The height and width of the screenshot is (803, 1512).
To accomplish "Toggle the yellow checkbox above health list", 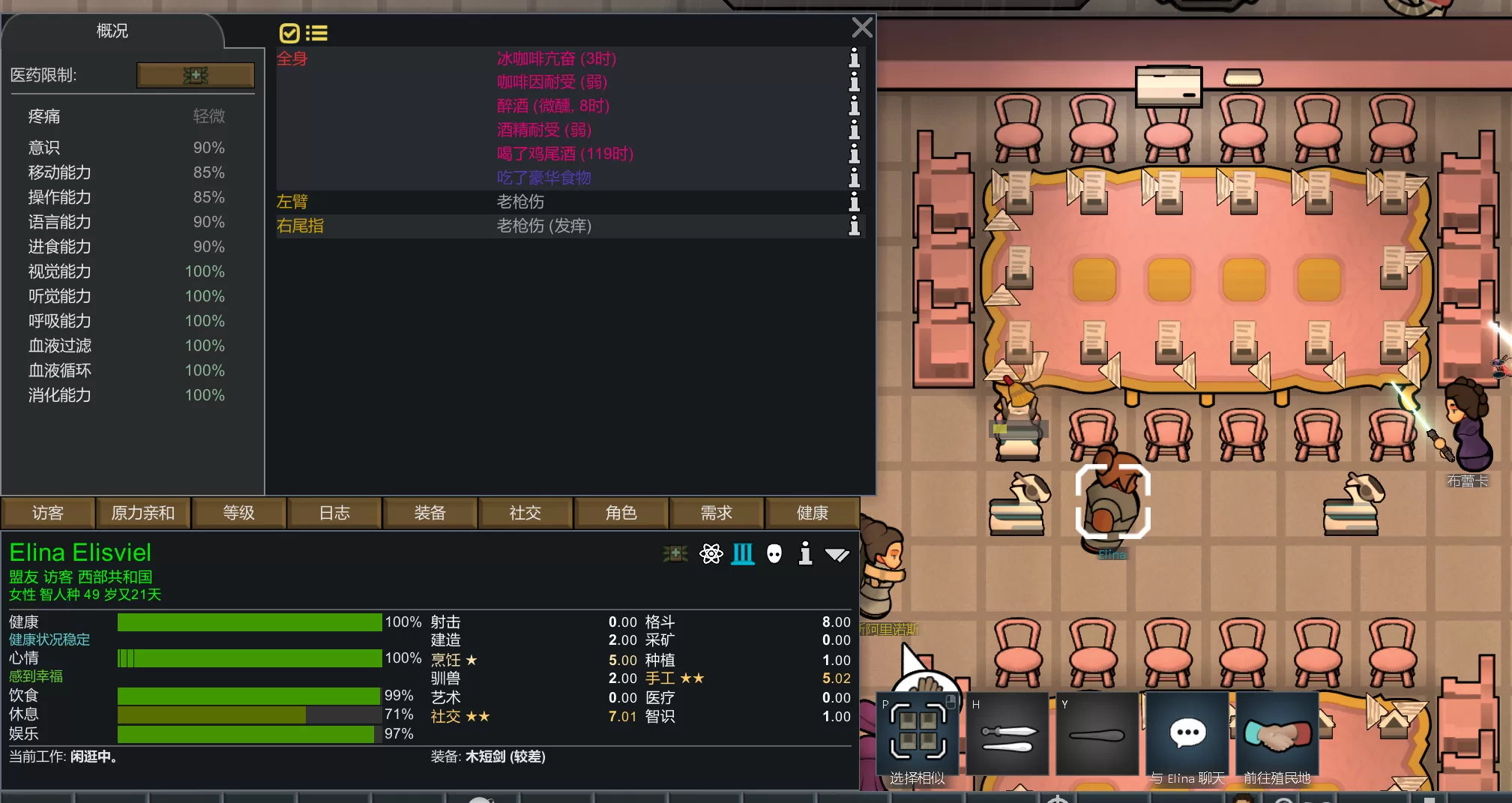I will [289, 33].
